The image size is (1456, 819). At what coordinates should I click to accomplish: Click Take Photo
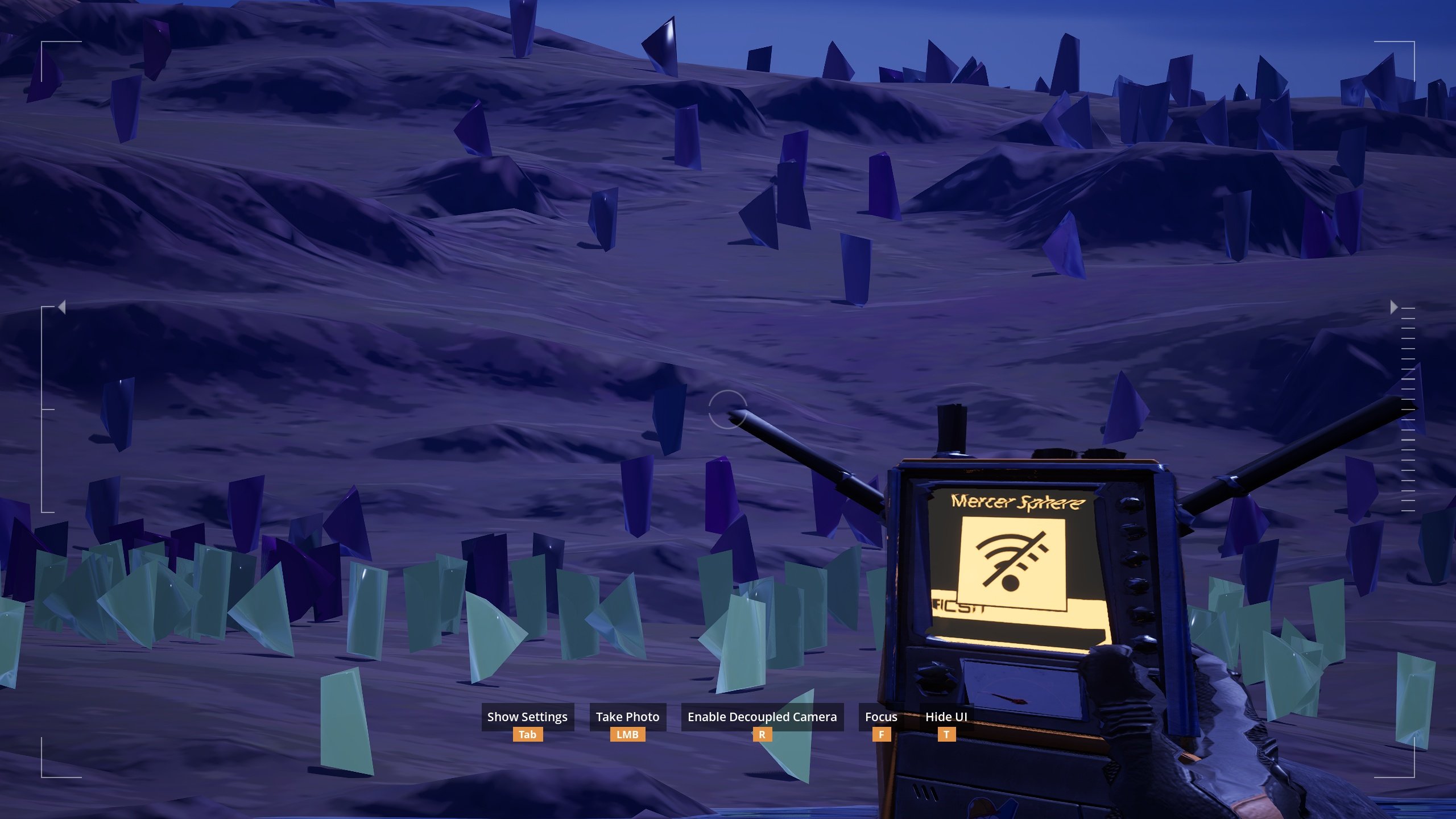pyautogui.click(x=627, y=717)
